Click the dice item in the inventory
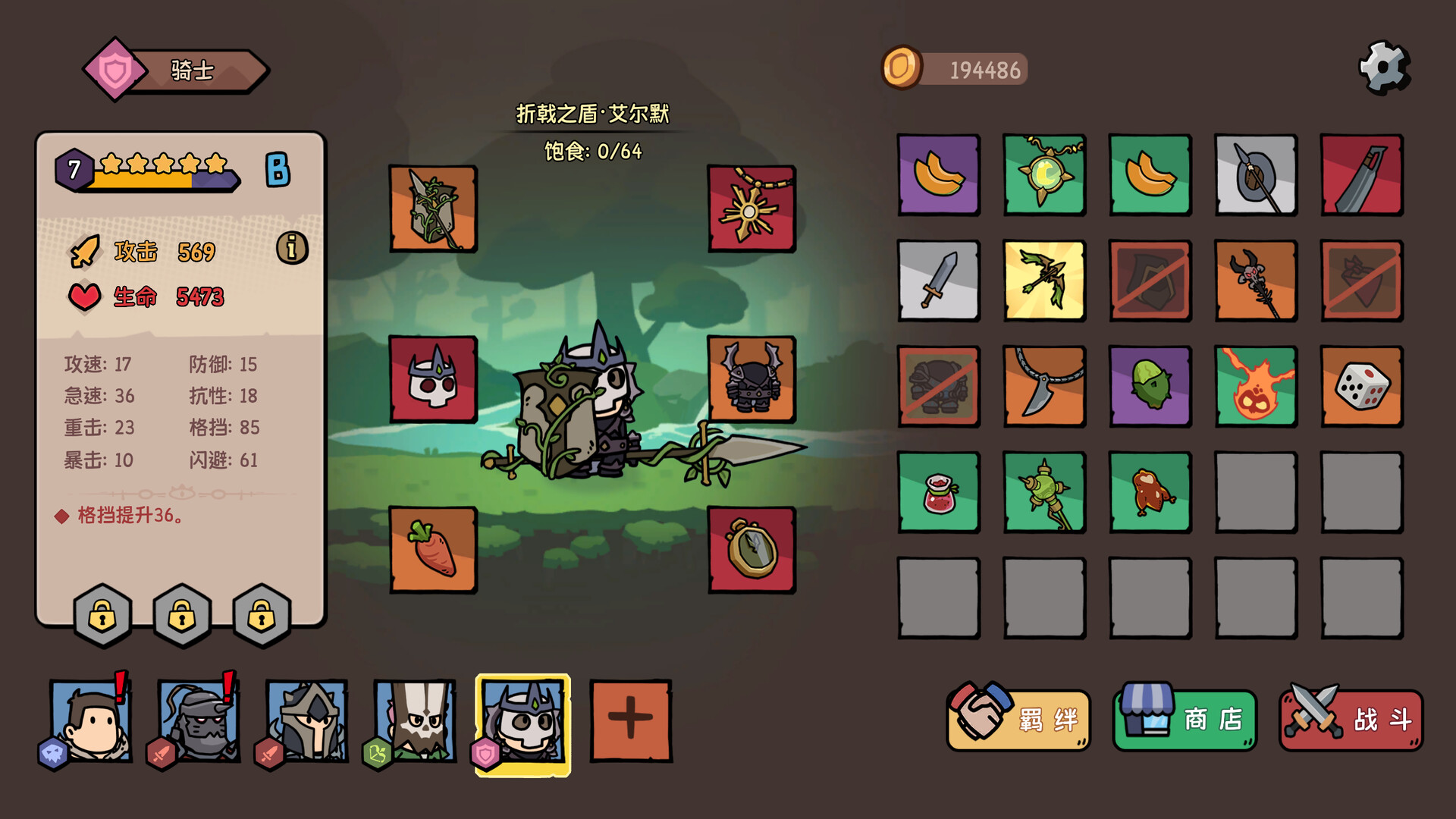 coord(1361,387)
